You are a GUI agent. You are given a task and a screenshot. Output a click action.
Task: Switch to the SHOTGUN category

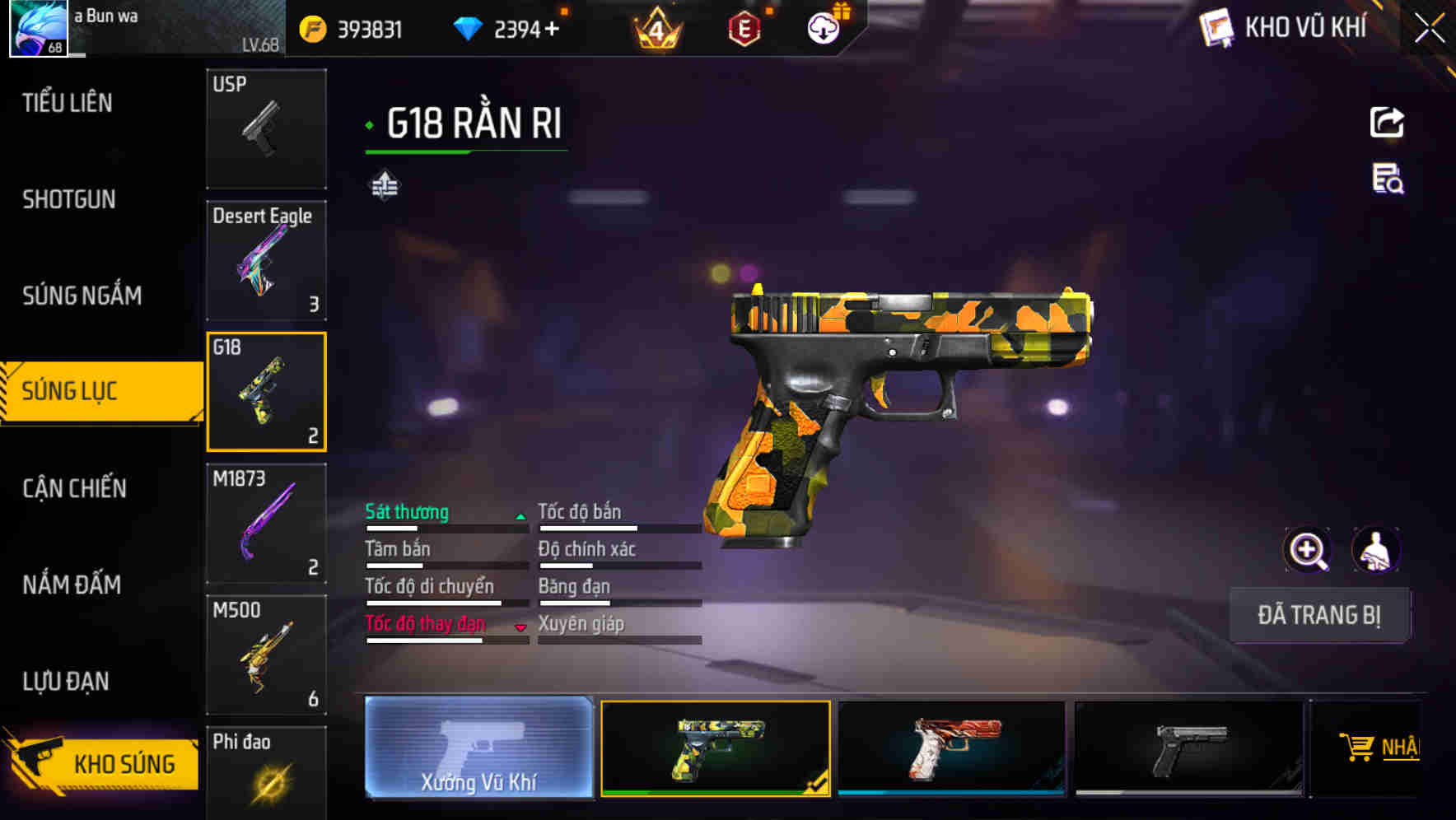pyautogui.click(x=69, y=199)
